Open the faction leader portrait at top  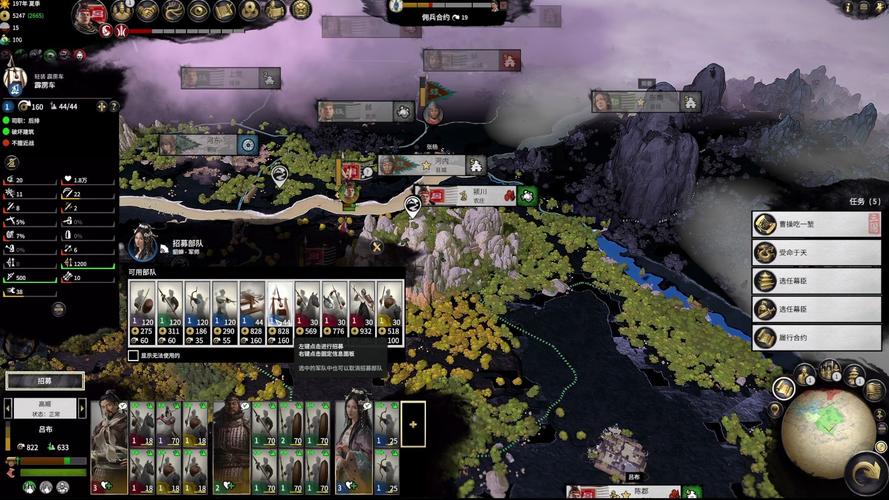(90, 14)
